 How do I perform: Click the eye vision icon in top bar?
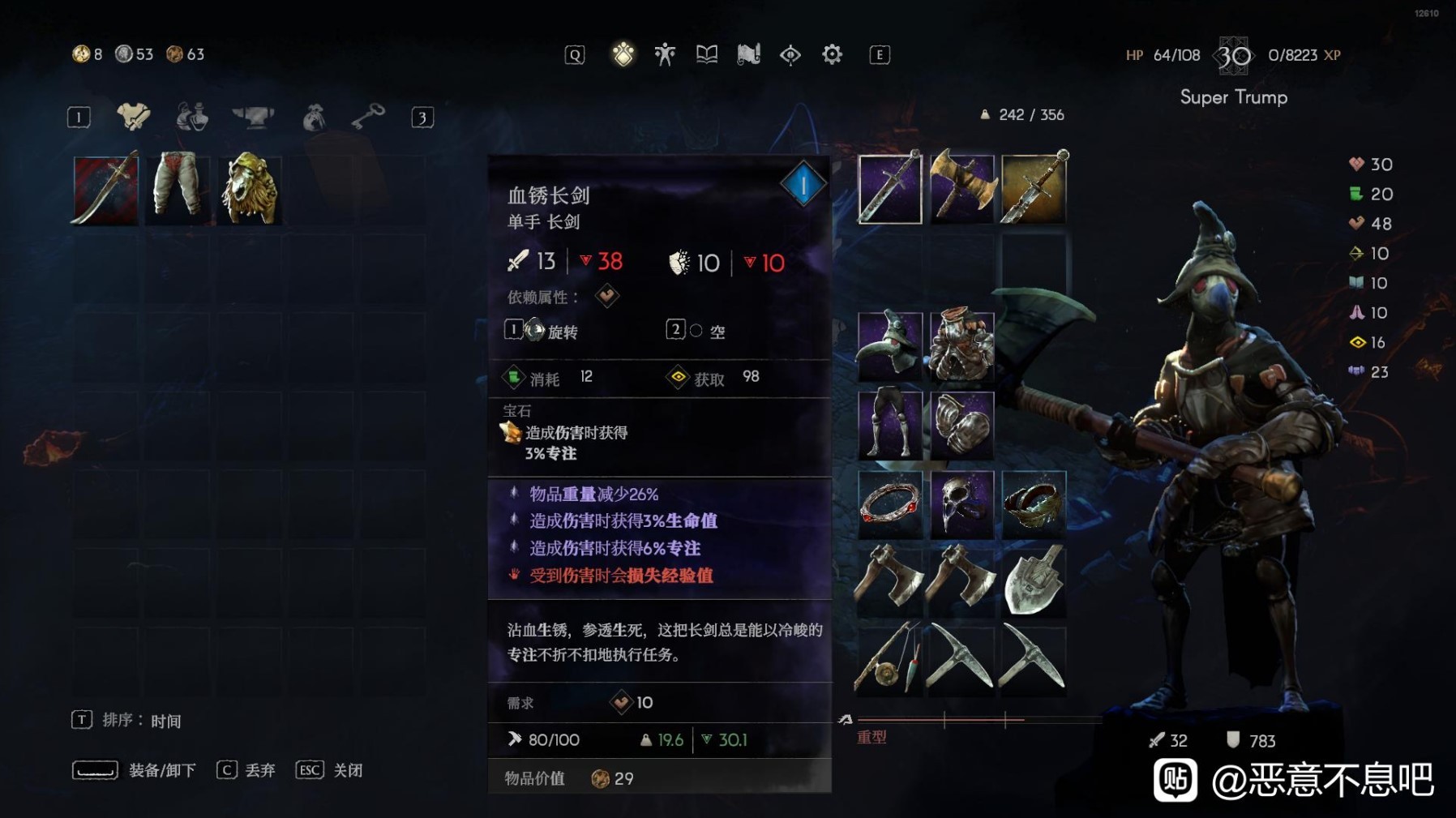[790, 54]
